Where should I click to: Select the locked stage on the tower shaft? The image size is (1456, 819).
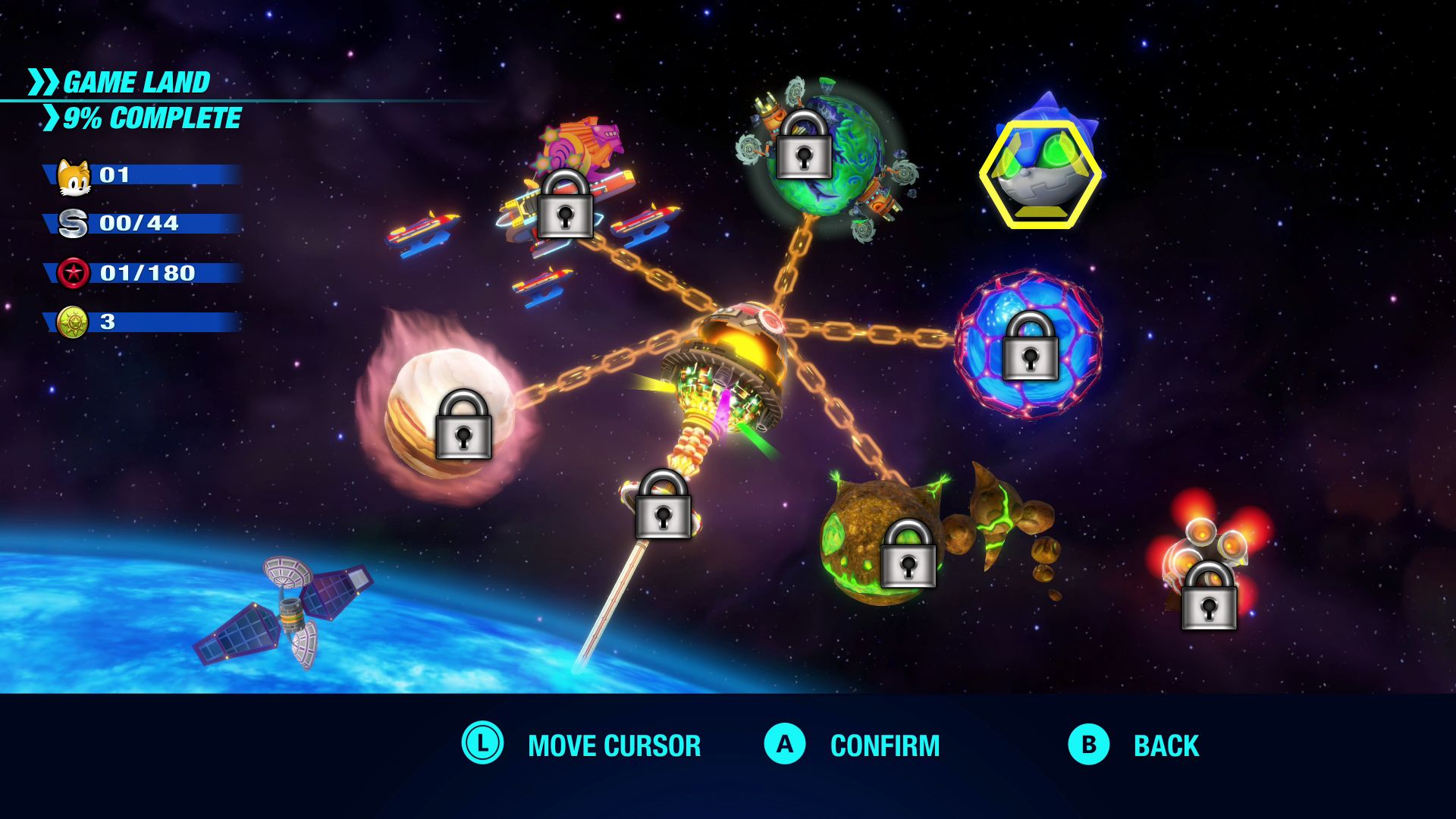pos(663,504)
